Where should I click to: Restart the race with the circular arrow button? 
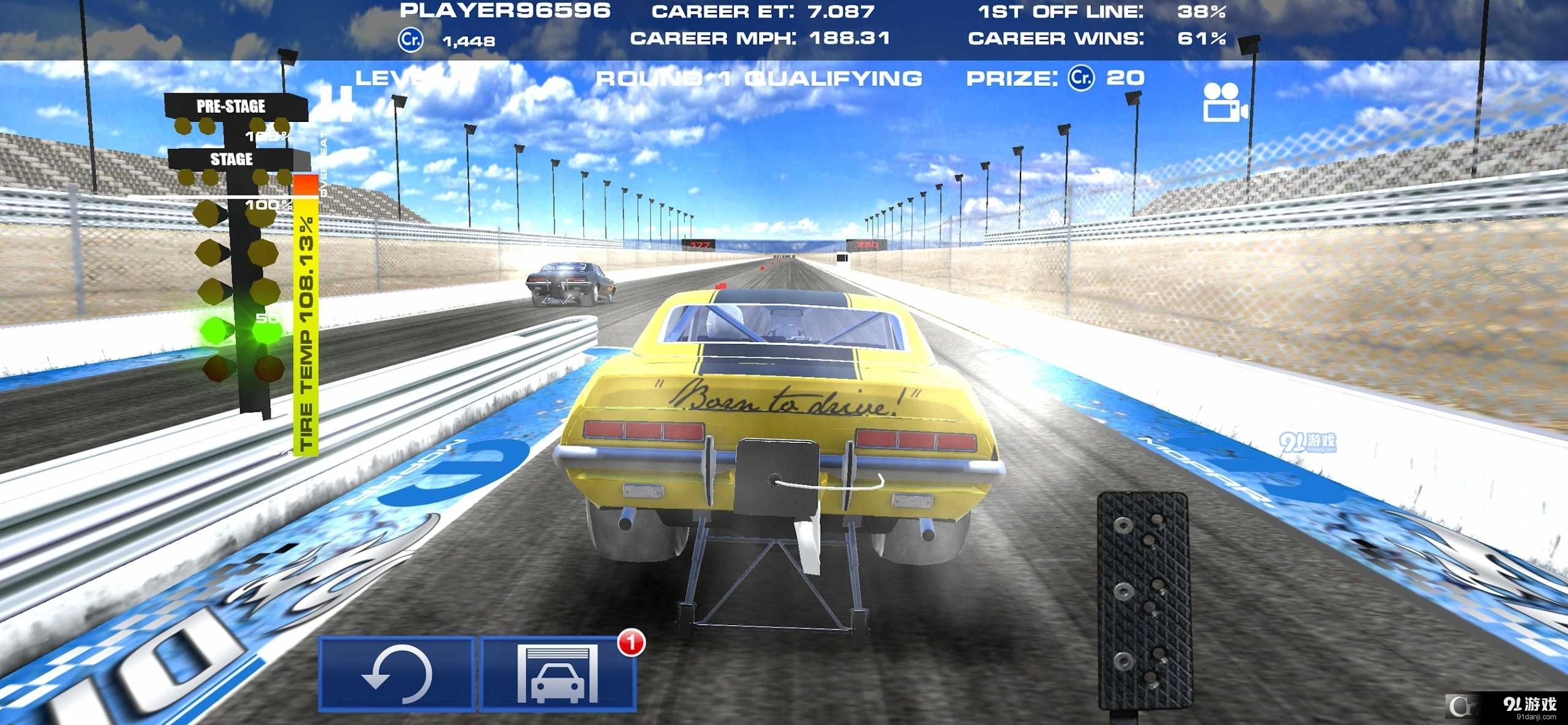[x=396, y=674]
